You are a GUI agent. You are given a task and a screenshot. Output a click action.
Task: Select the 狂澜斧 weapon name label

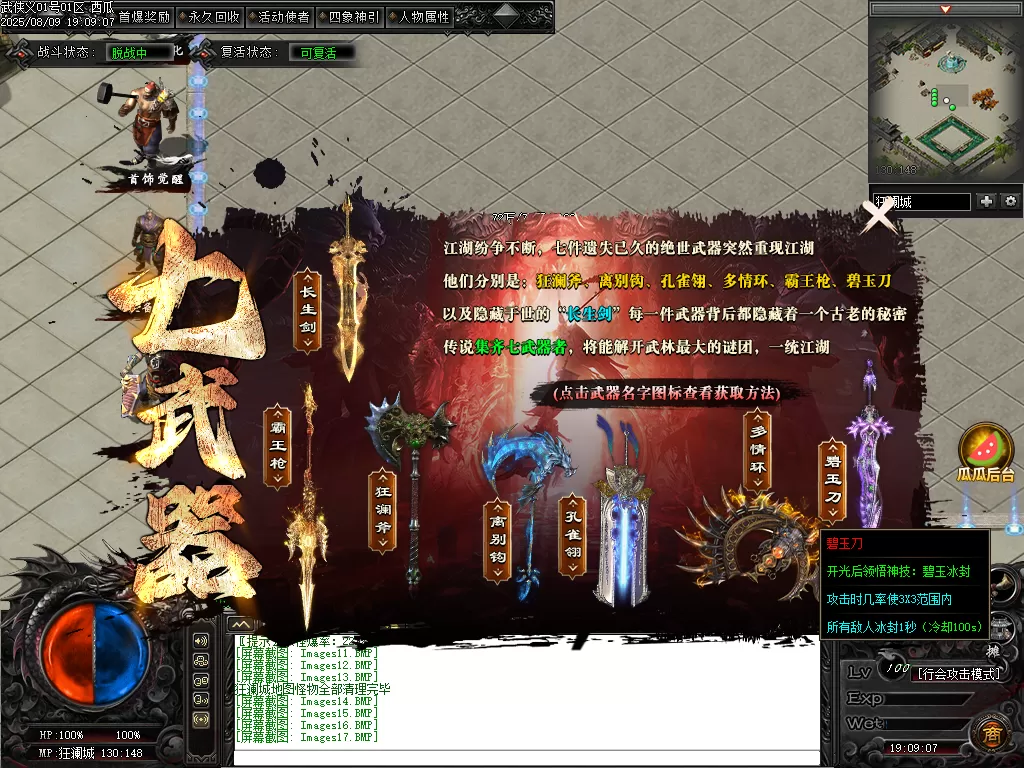click(382, 511)
